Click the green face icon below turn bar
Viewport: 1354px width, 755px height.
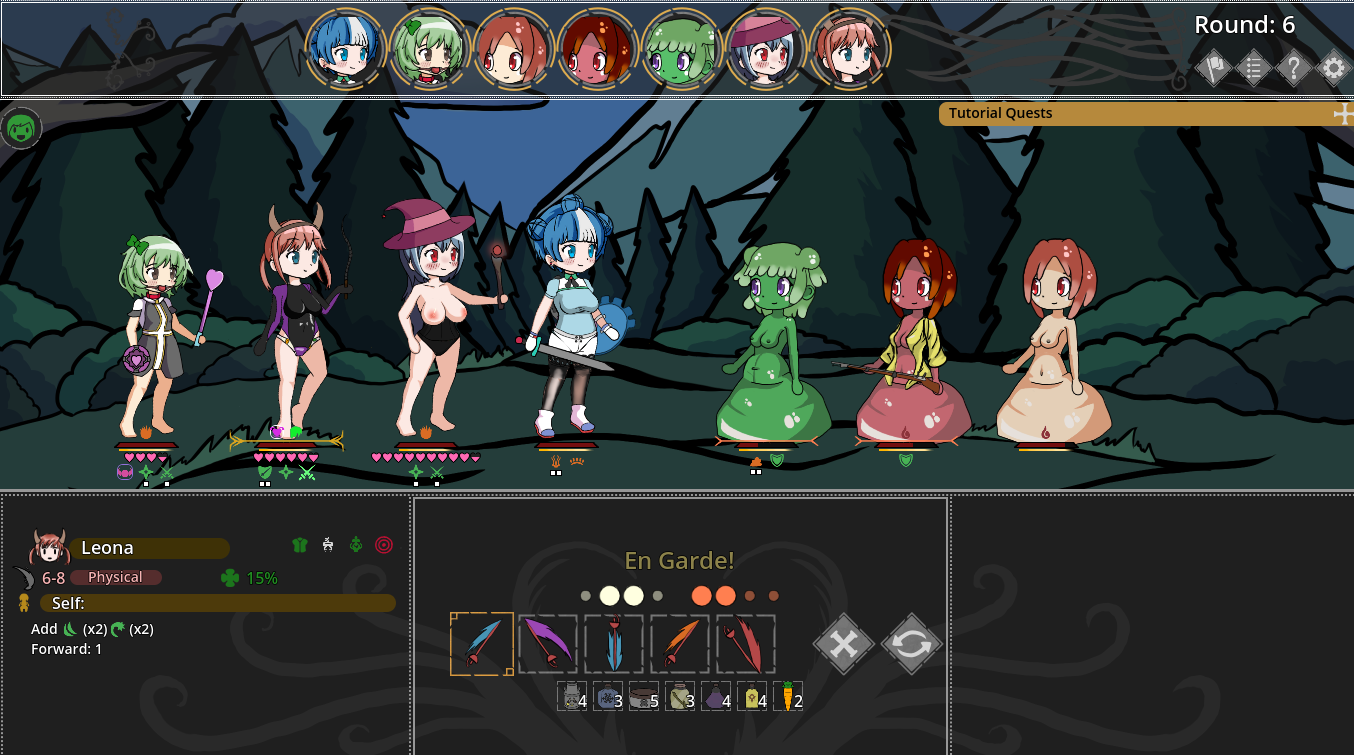(x=21, y=128)
